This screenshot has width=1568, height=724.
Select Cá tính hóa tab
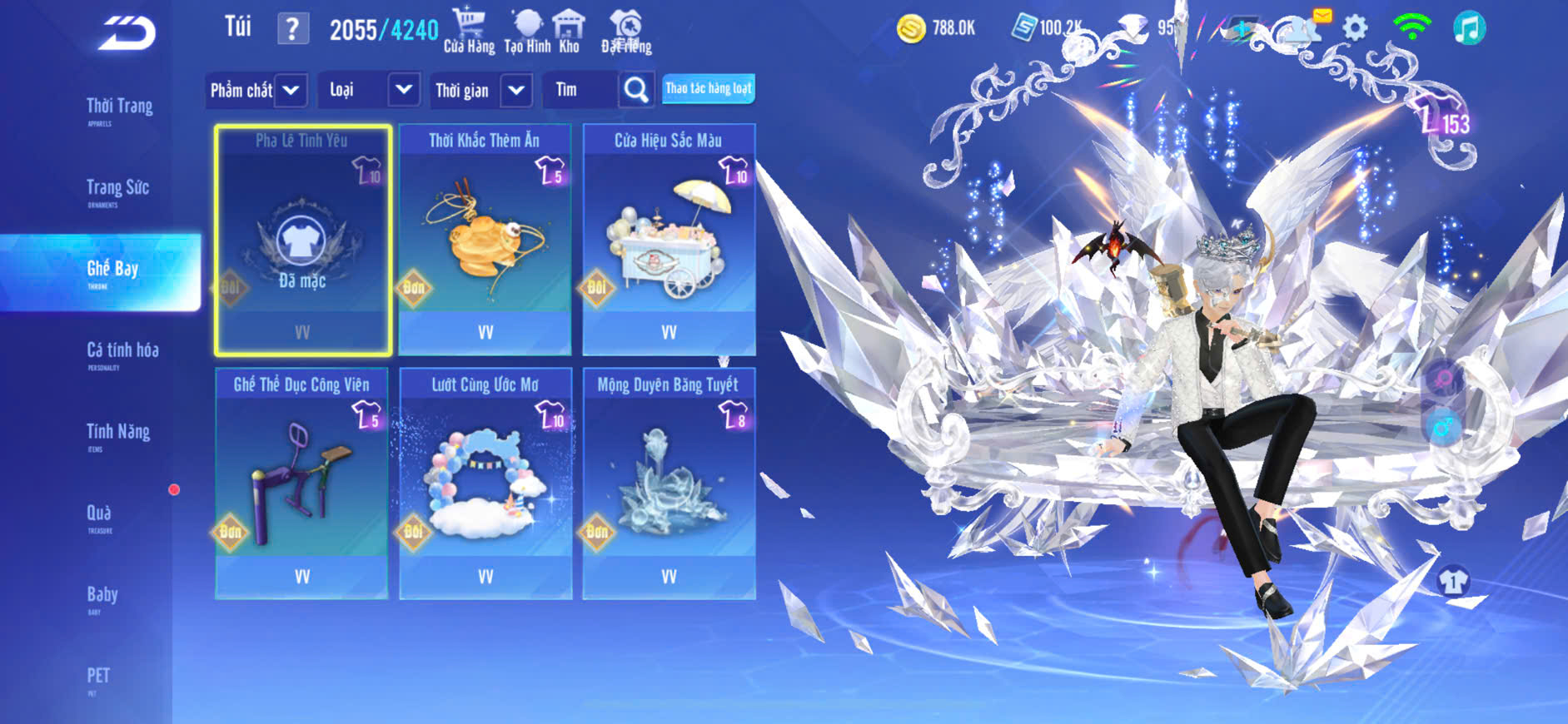pyautogui.click(x=122, y=351)
